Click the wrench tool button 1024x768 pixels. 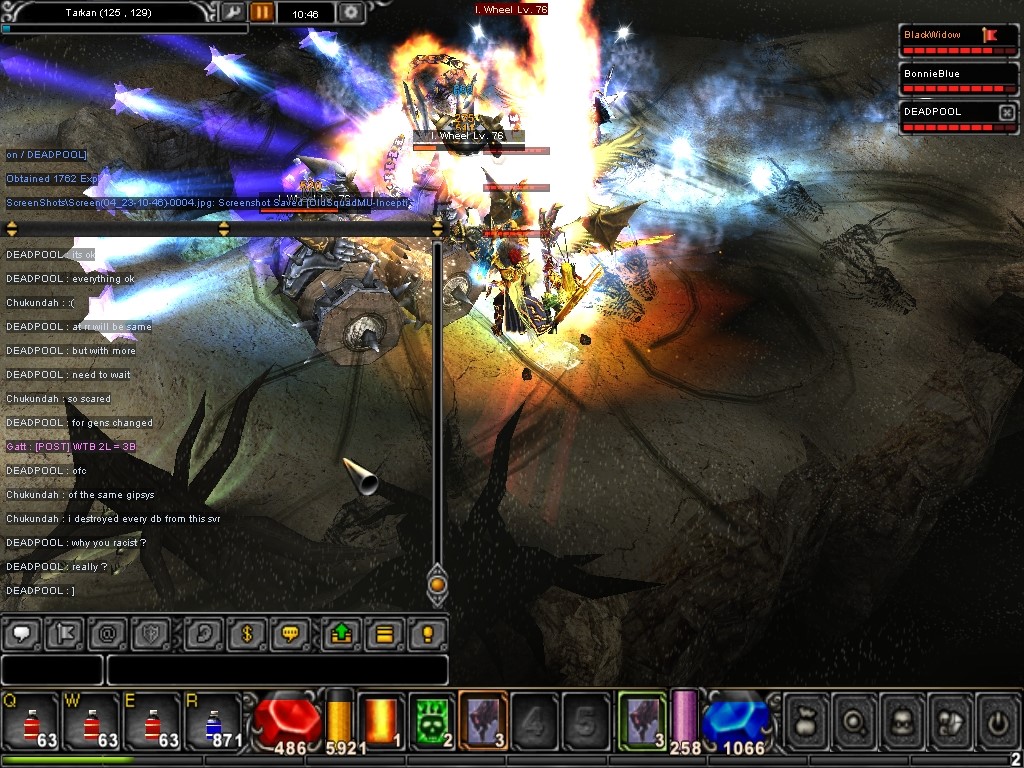click(232, 13)
